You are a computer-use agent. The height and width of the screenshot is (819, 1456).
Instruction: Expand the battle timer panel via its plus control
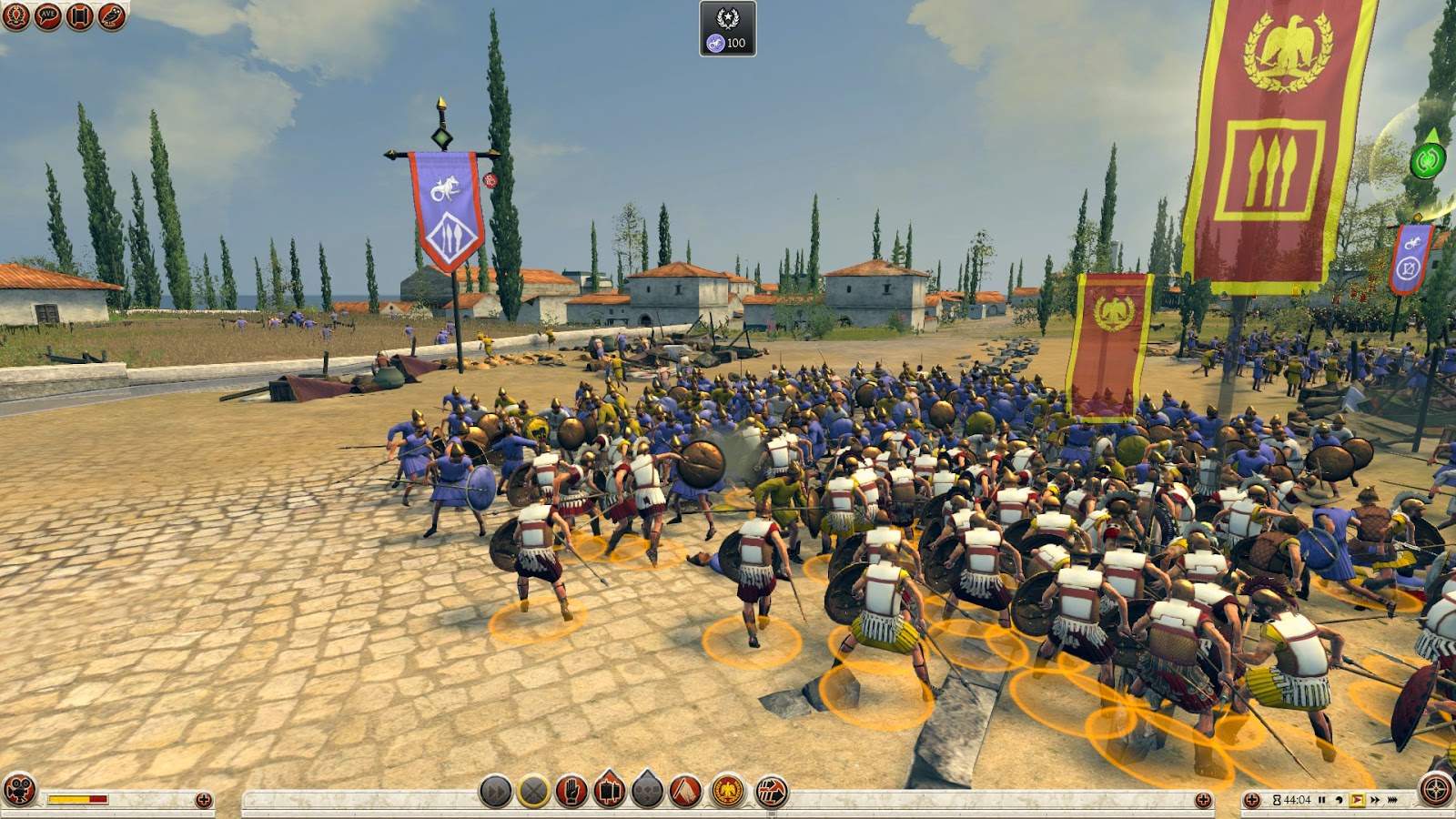1254,800
